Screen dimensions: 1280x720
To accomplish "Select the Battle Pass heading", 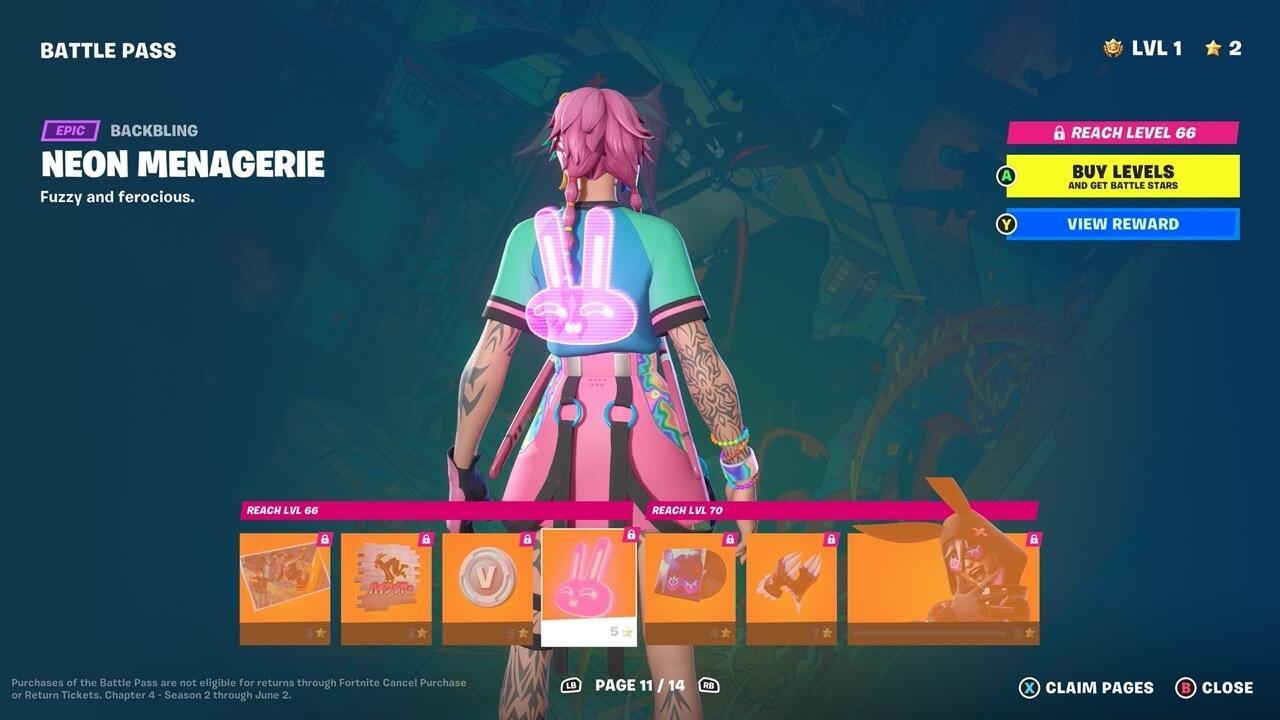I will tap(107, 50).
